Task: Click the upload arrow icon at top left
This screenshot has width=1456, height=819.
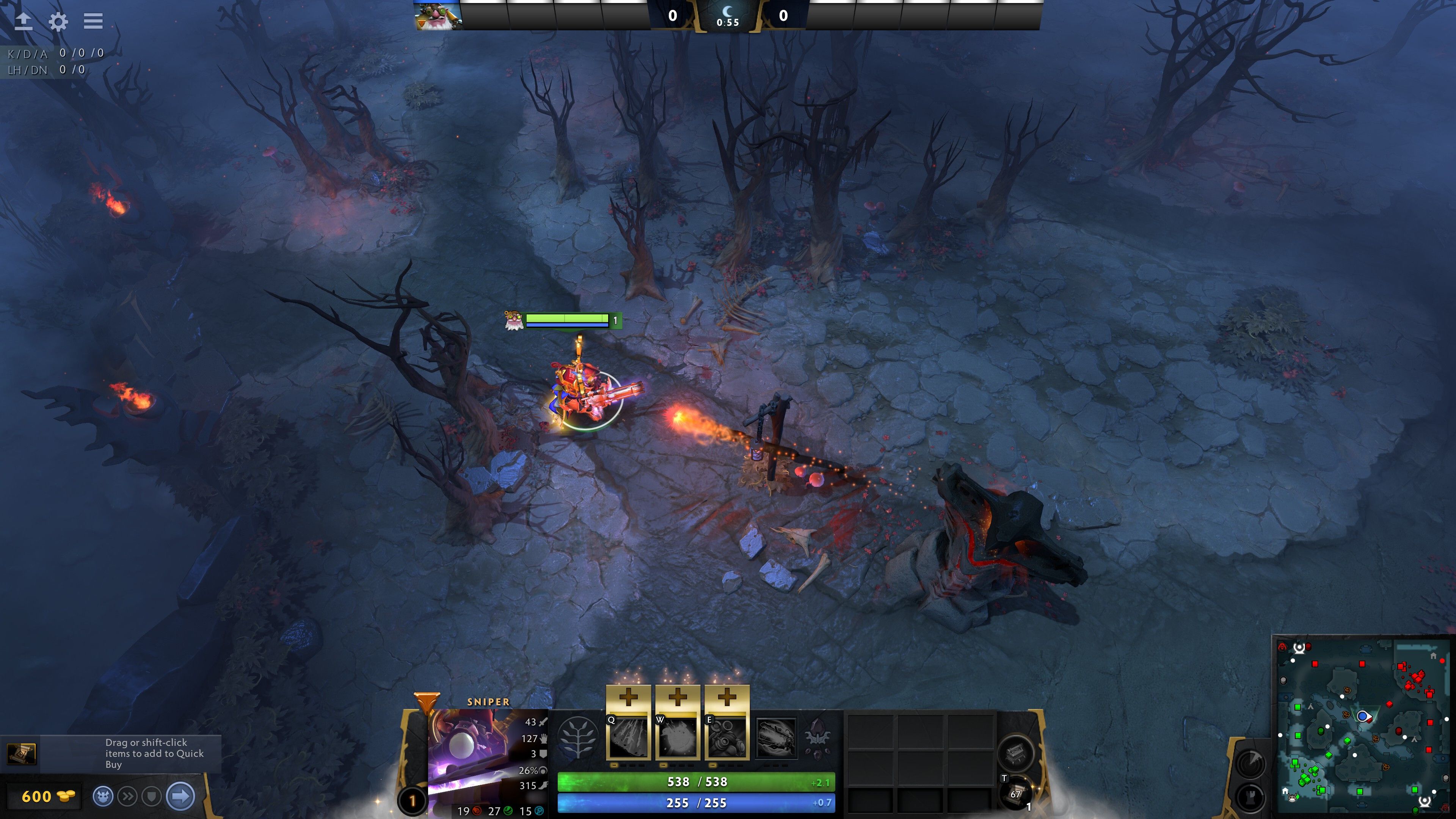Action: 23,22
